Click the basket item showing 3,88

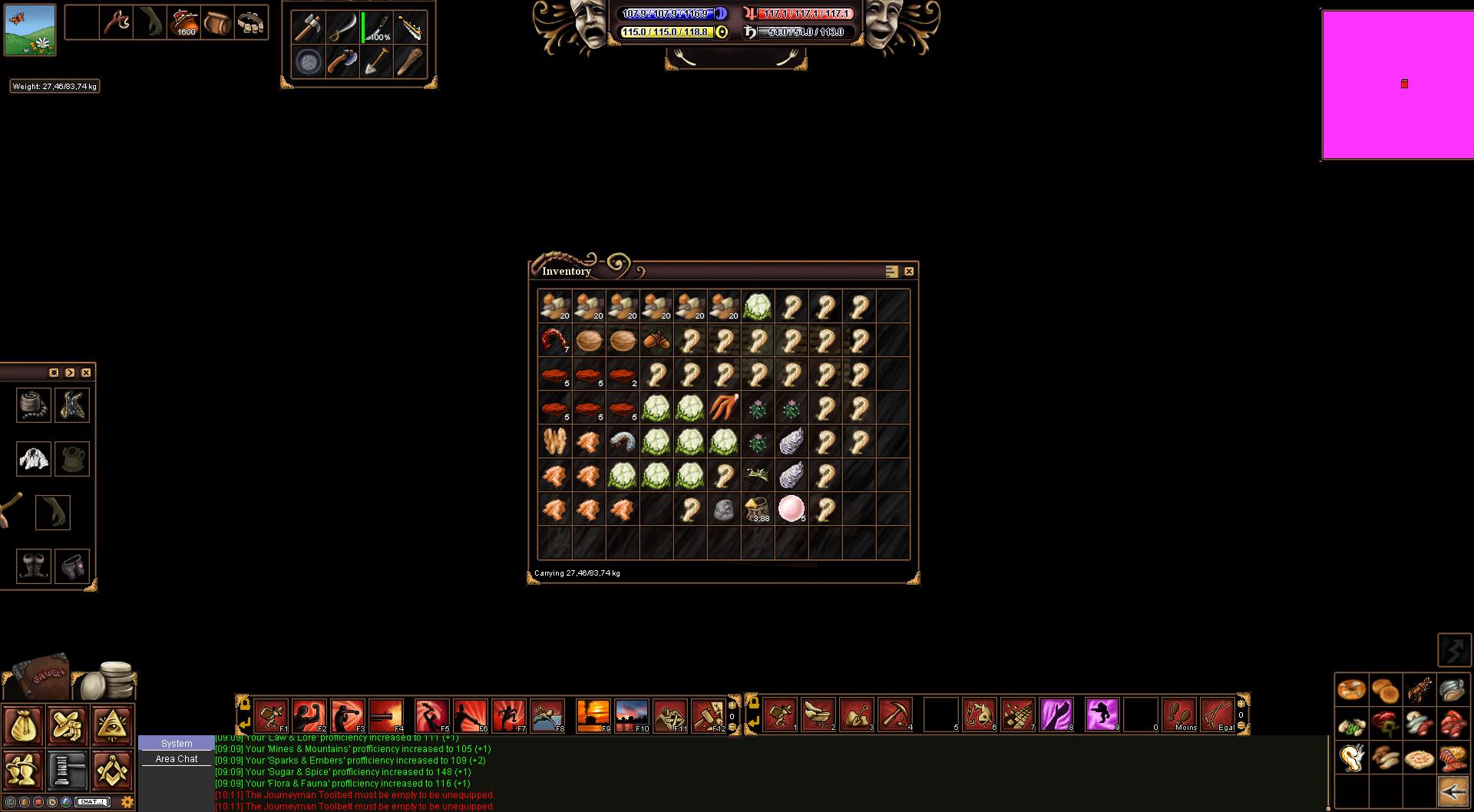pos(757,509)
